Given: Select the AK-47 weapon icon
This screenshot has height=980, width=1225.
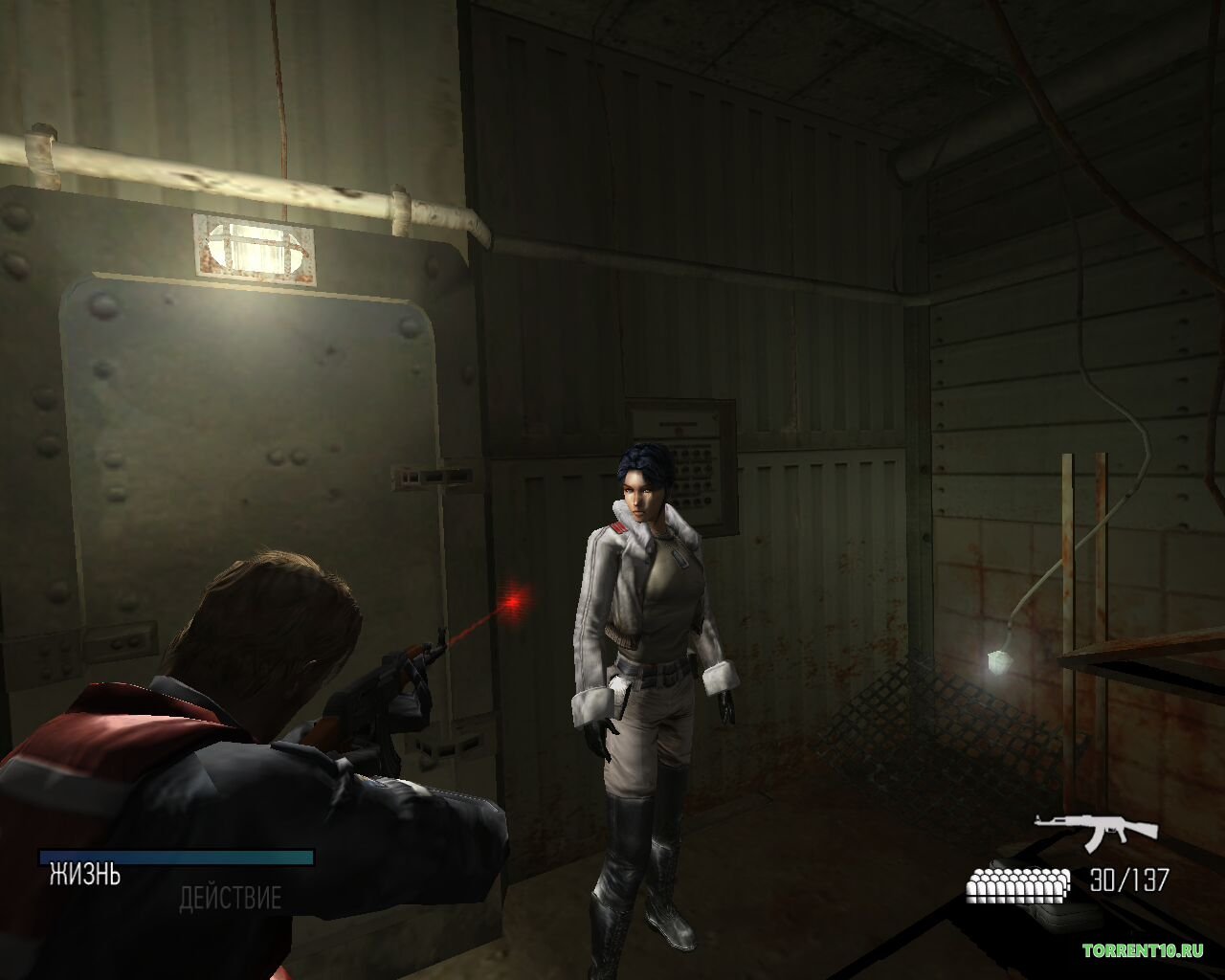Looking at the screenshot, I should point(1095,831).
